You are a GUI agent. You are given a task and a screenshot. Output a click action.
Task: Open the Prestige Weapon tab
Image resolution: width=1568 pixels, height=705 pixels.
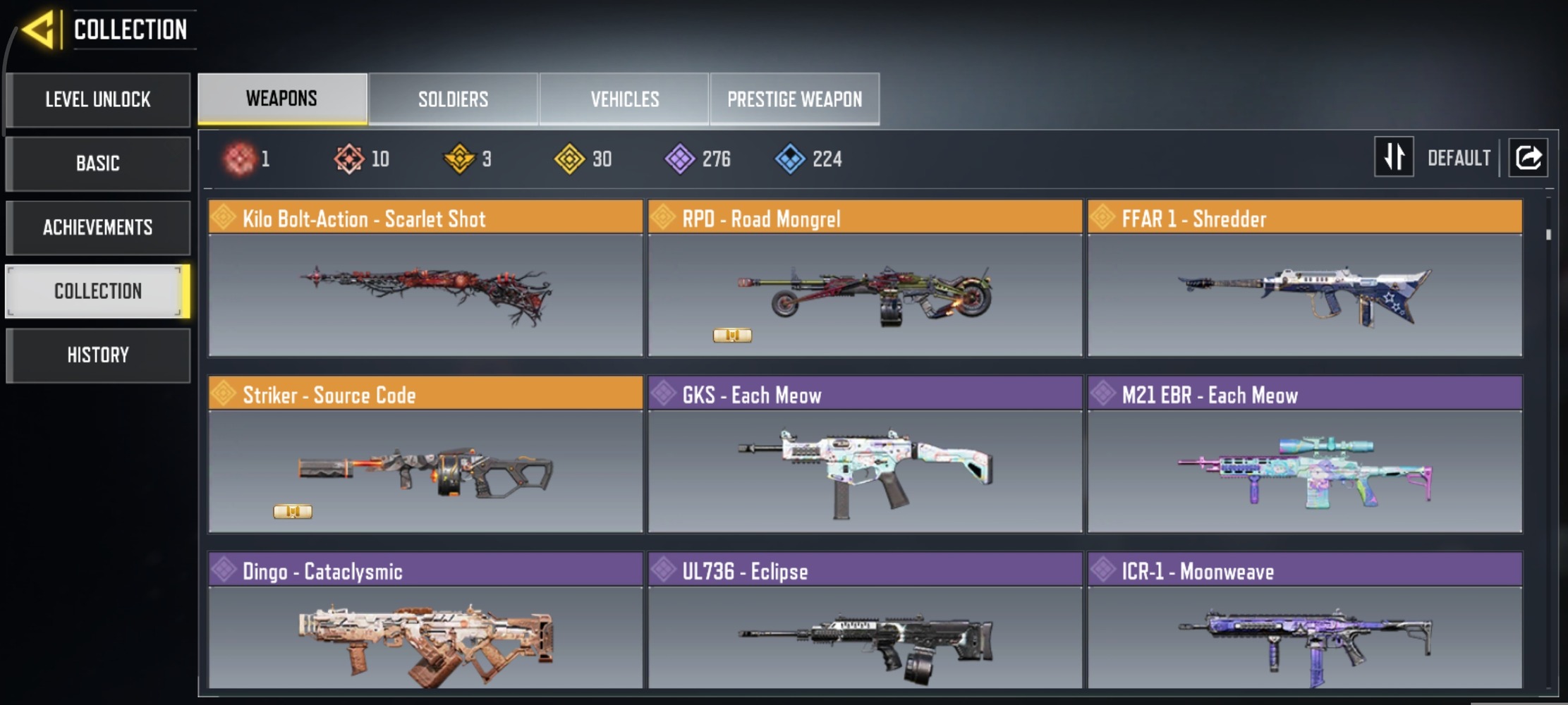click(794, 99)
